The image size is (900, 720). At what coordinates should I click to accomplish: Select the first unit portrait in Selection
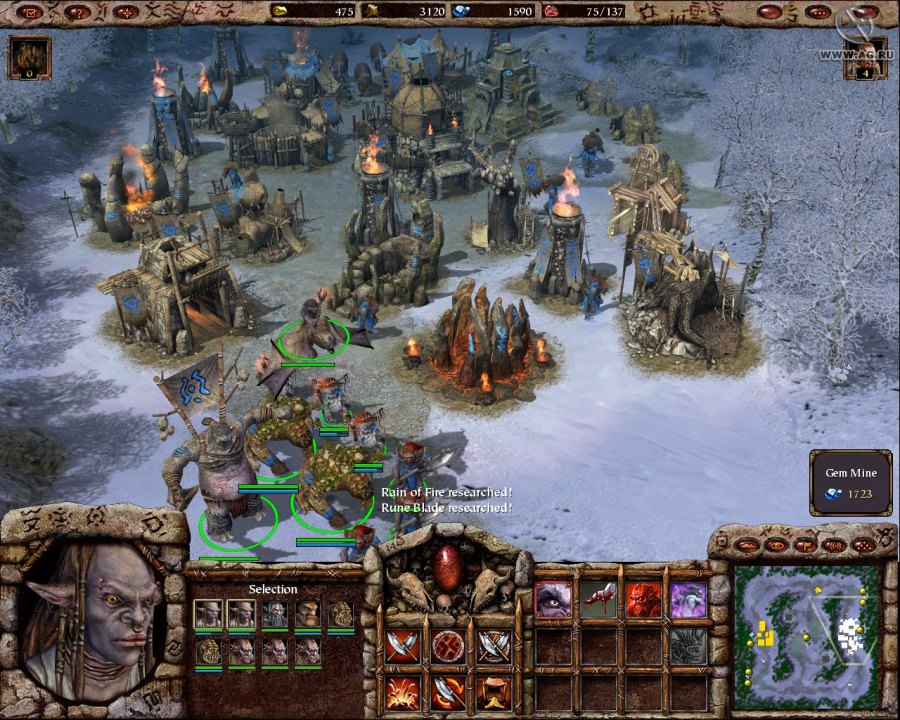click(208, 613)
